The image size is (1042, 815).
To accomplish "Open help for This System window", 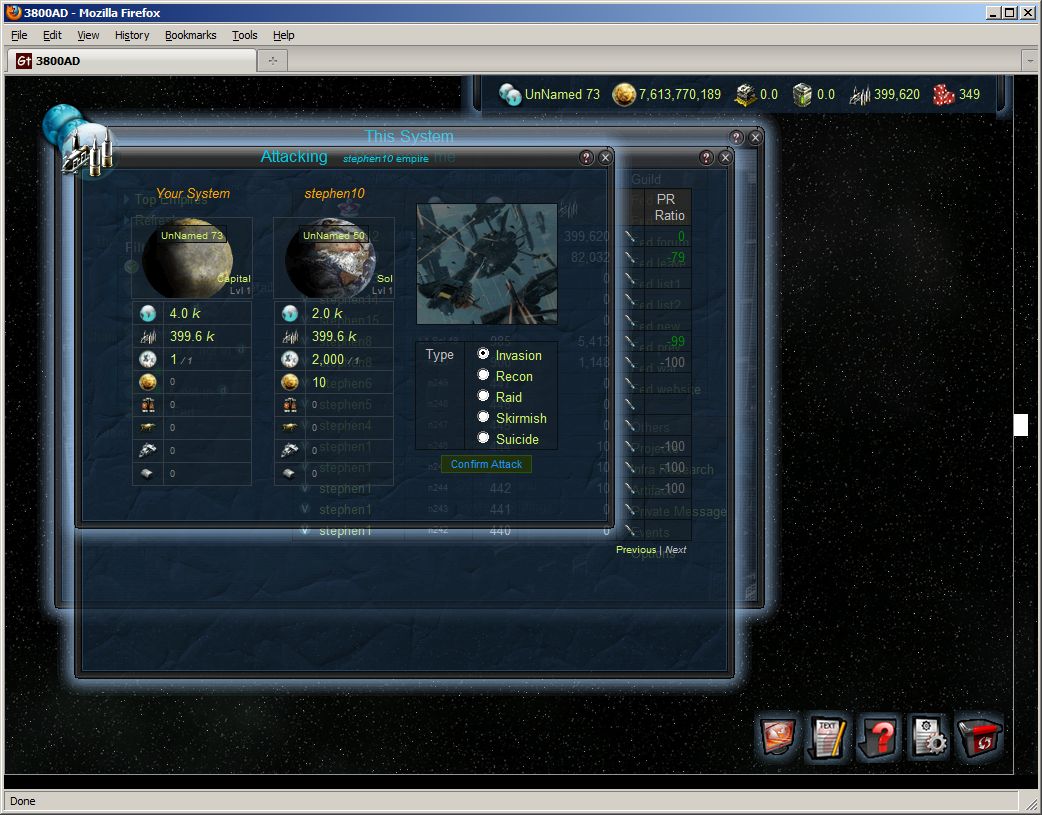I will (x=737, y=137).
